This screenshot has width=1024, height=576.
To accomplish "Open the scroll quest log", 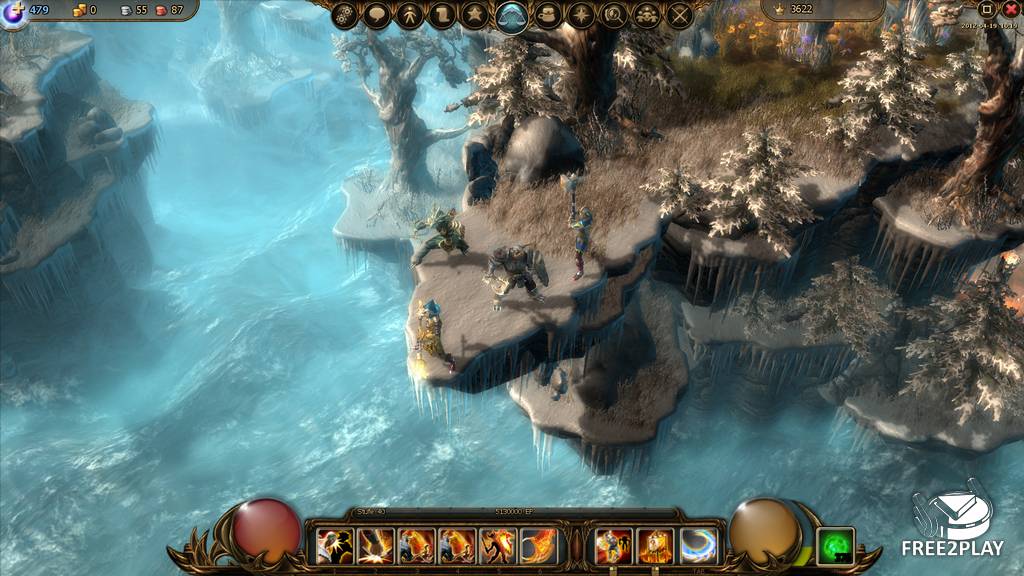I will (444, 15).
